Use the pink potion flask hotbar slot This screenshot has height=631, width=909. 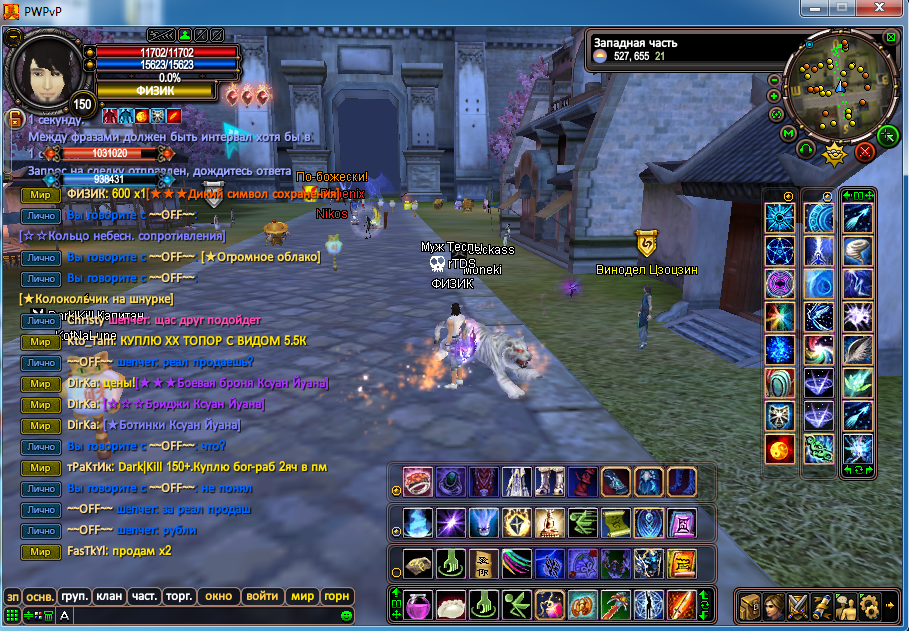(418, 604)
